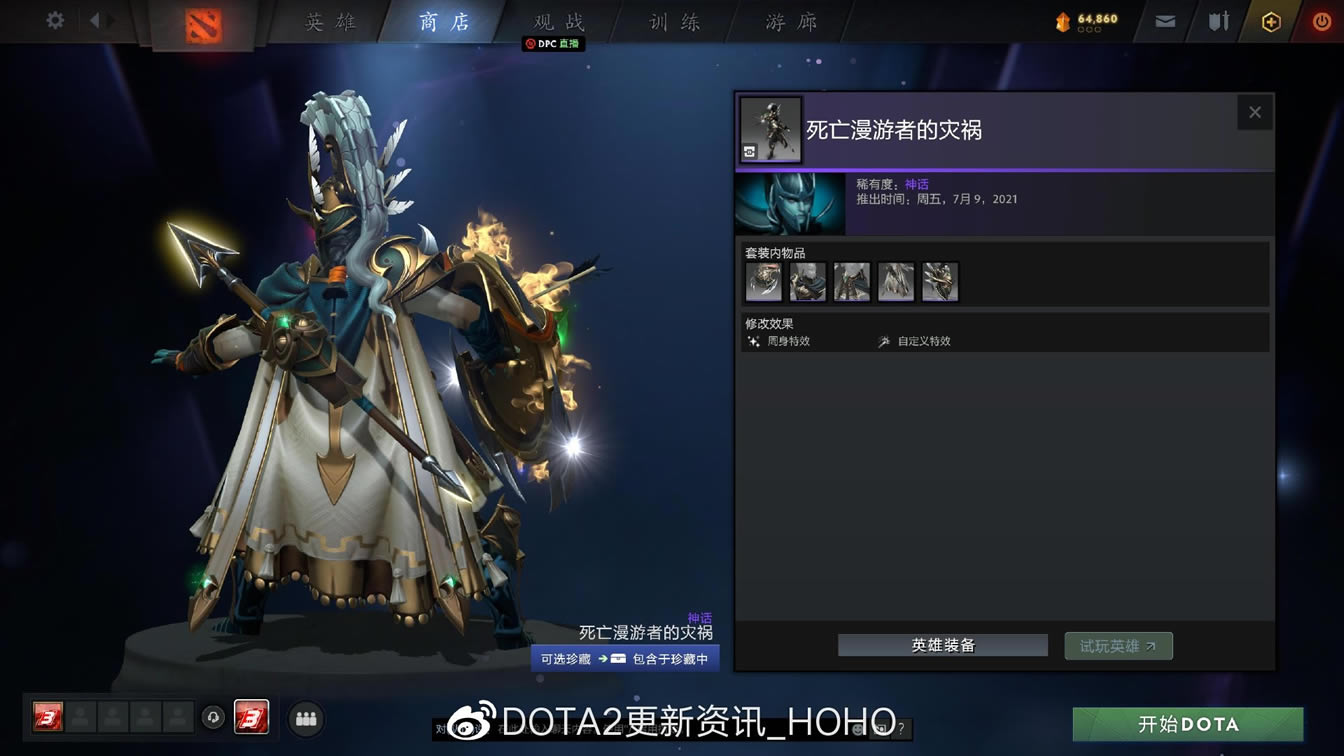Open the 英雄 menu
1344x756 pixels.
point(331,22)
